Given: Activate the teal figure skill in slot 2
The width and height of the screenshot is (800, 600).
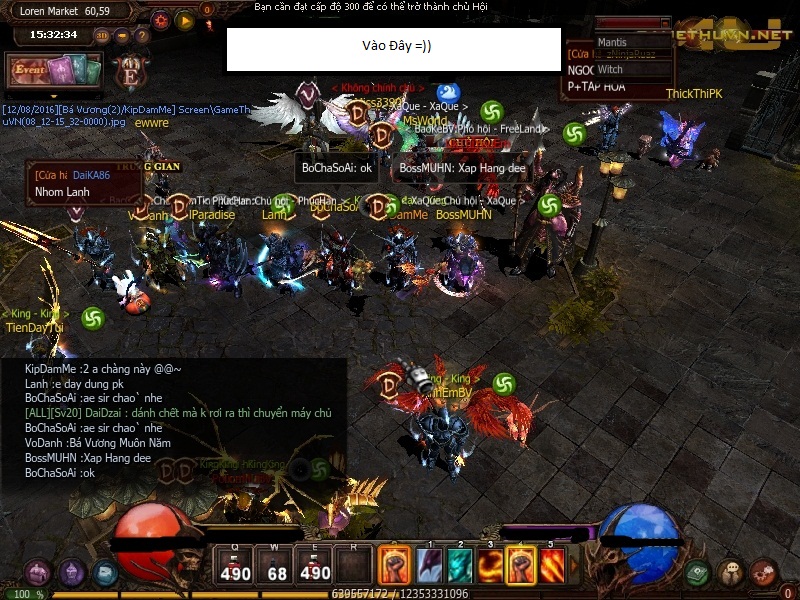Looking at the screenshot, I should 459,566.
